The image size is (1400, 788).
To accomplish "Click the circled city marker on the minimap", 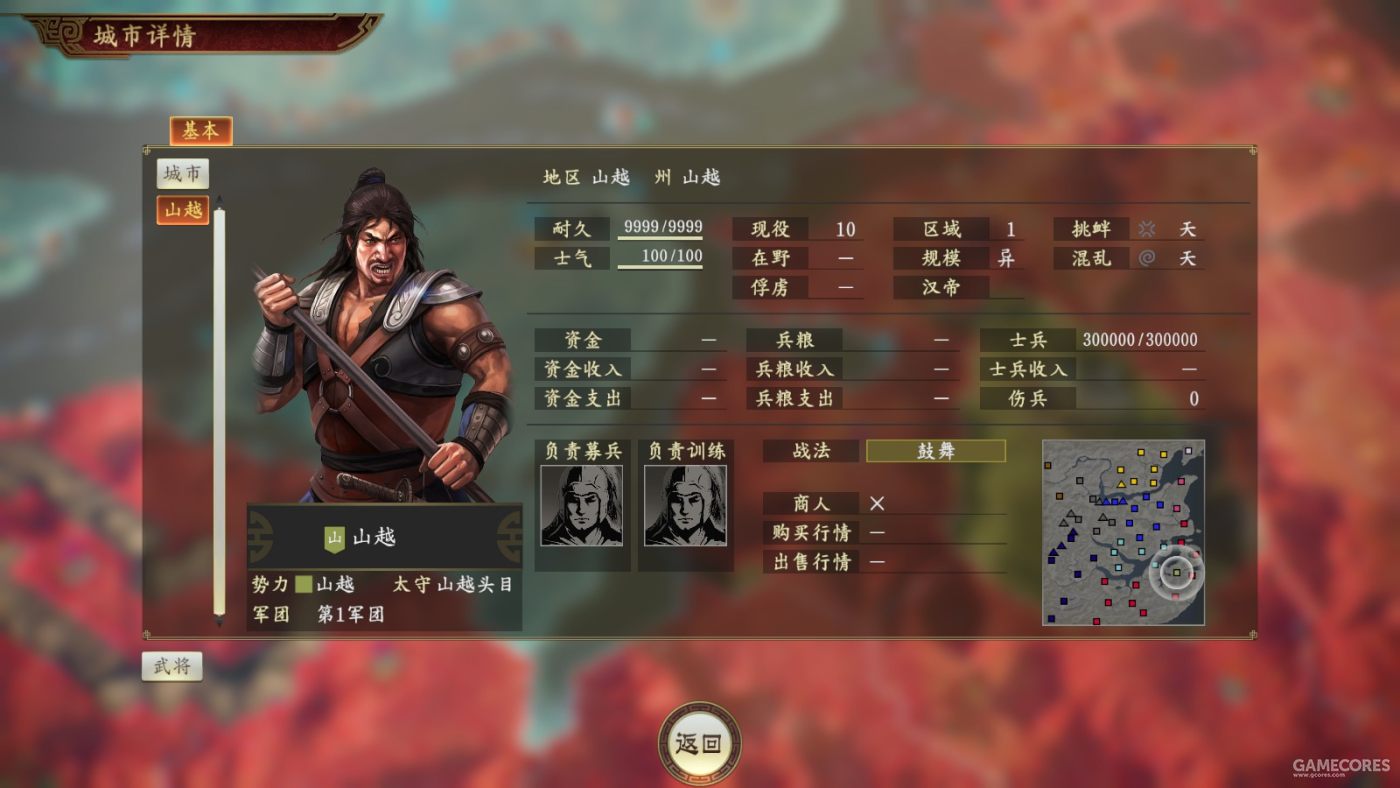I will [1176, 572].
